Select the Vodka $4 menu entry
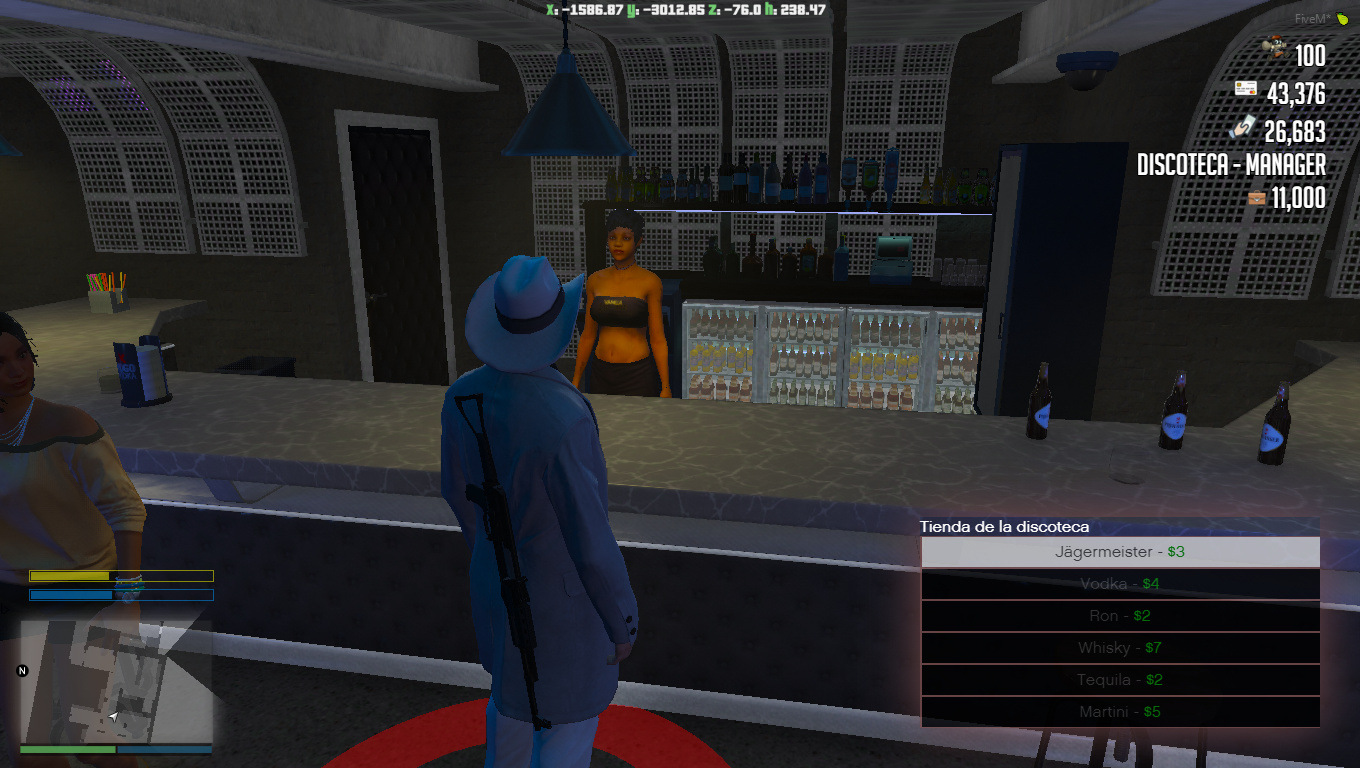The width and height of the screenshot is (1360, 768). 1120,583
